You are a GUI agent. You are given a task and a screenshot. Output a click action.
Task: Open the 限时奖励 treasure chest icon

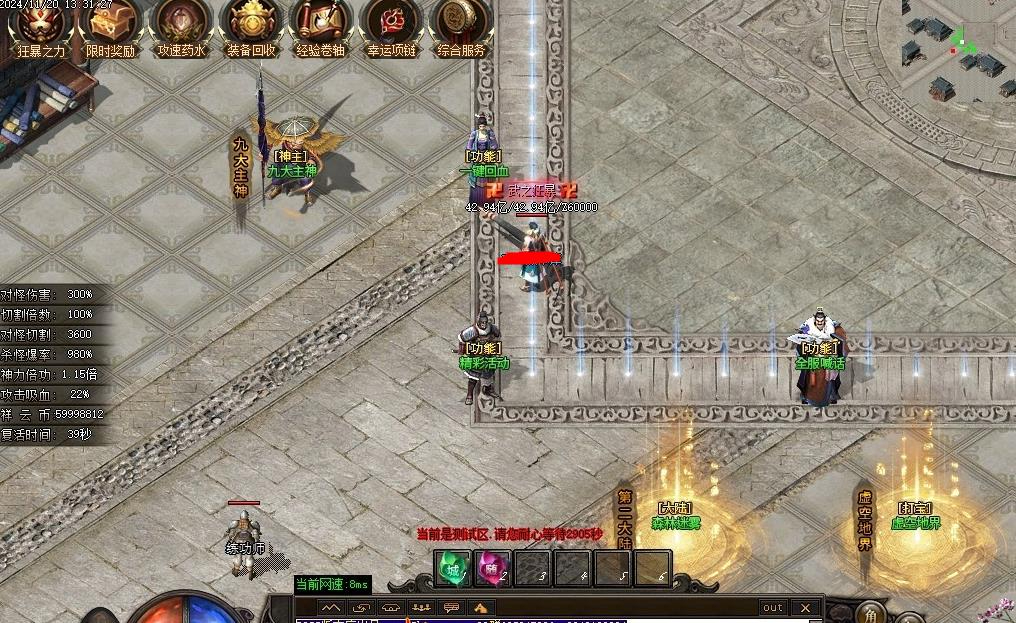coord(110,24)
